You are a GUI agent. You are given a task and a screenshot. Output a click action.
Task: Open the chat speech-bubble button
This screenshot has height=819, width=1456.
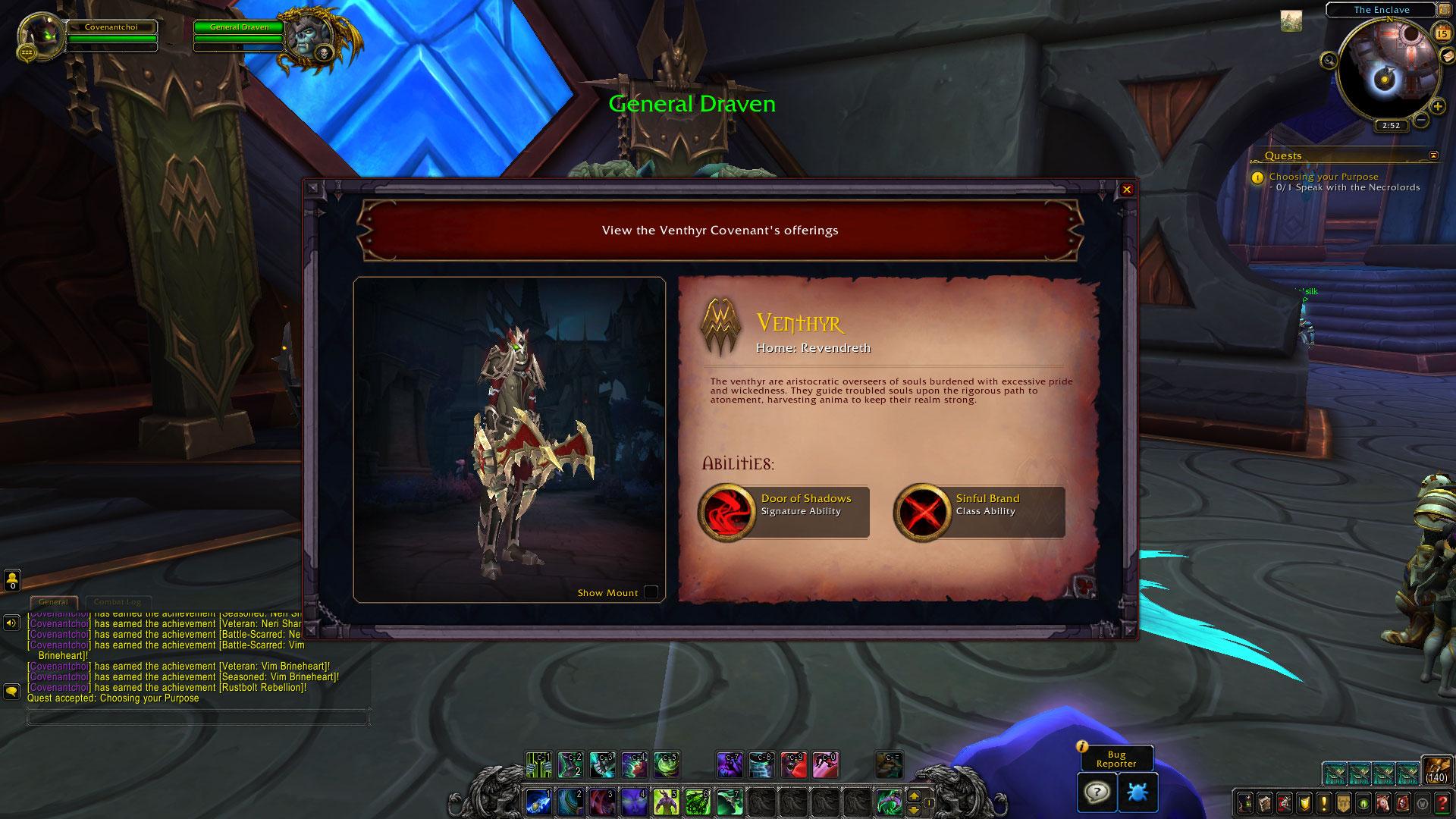point(11,692)
